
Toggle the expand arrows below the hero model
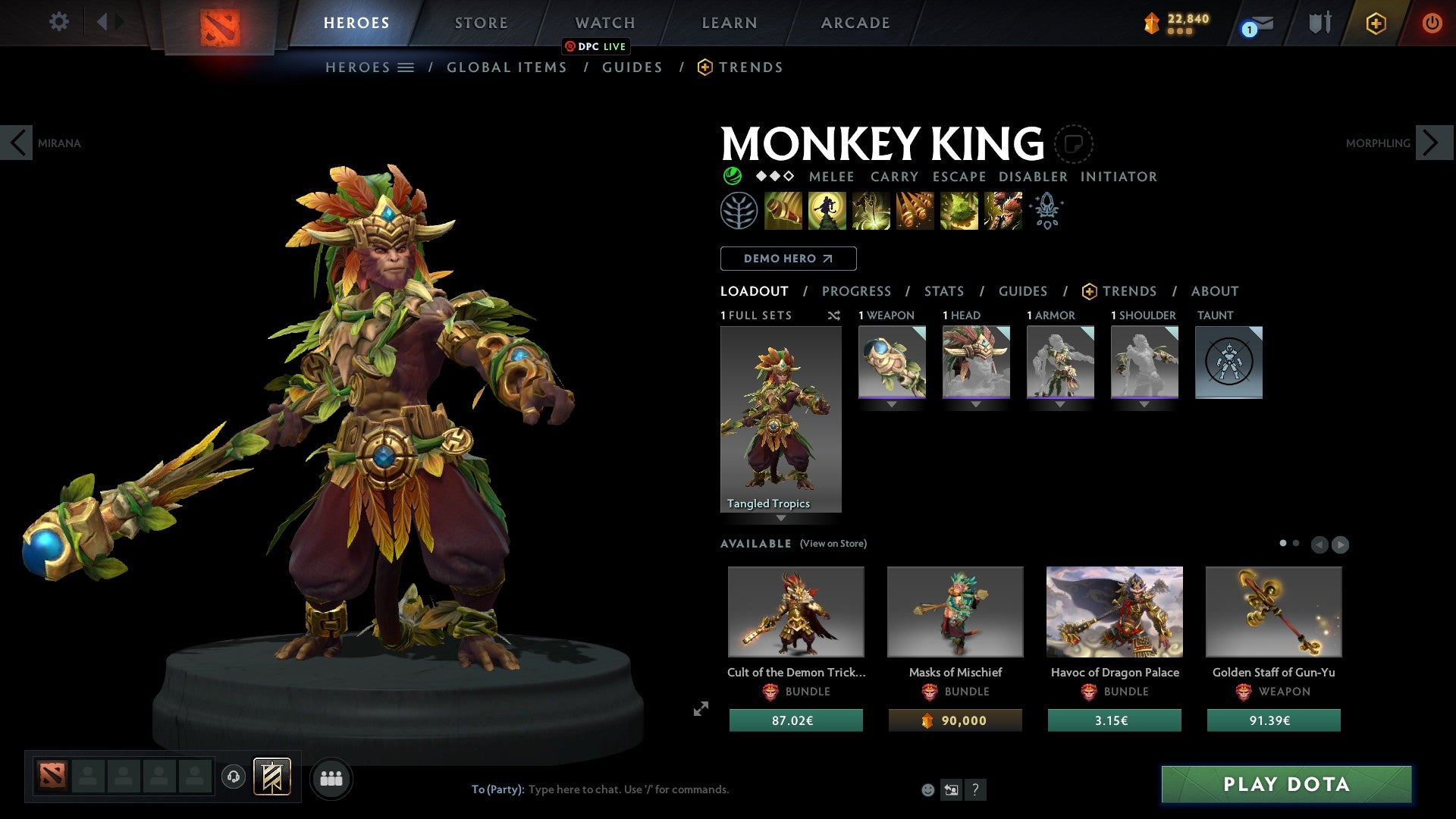(700, 709)
